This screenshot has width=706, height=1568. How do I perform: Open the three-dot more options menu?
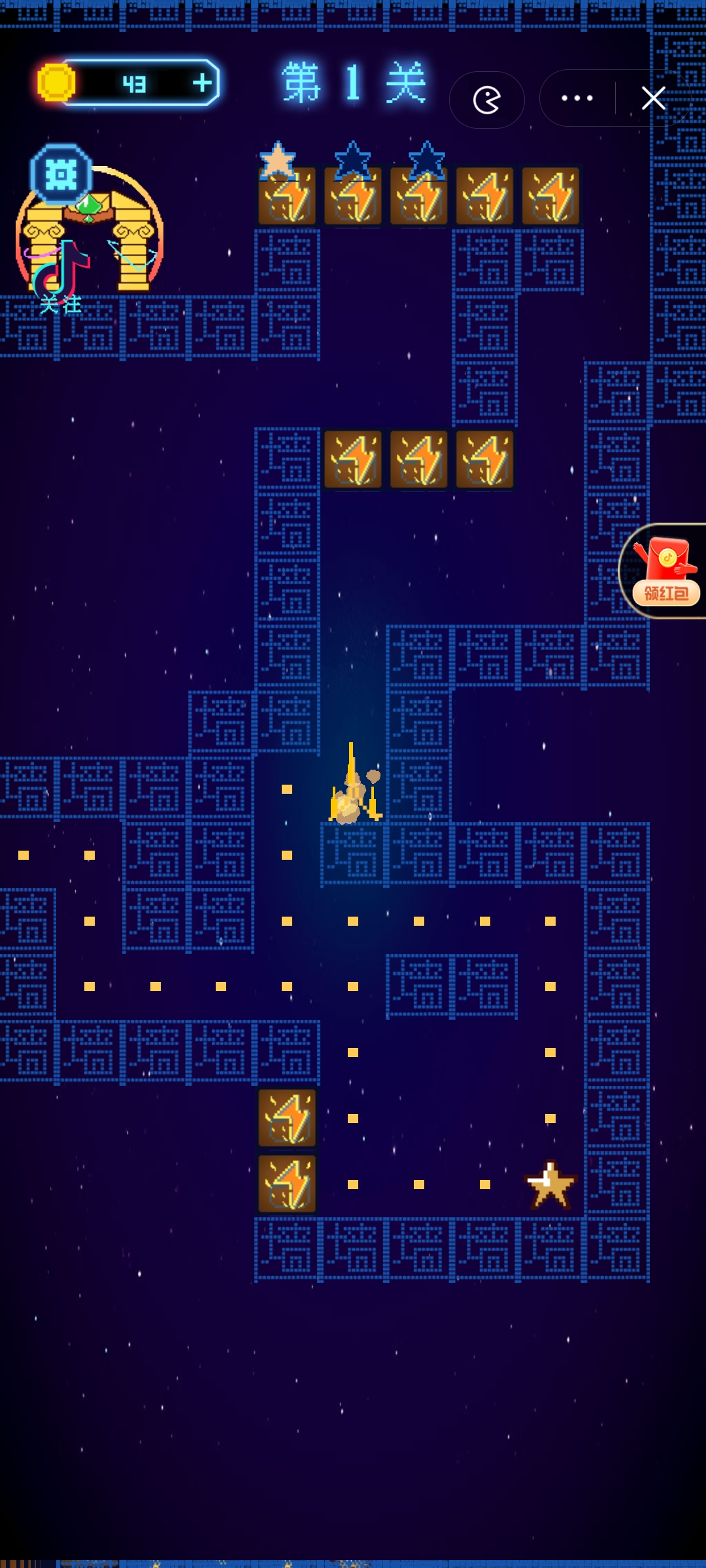tap(577, 99)
